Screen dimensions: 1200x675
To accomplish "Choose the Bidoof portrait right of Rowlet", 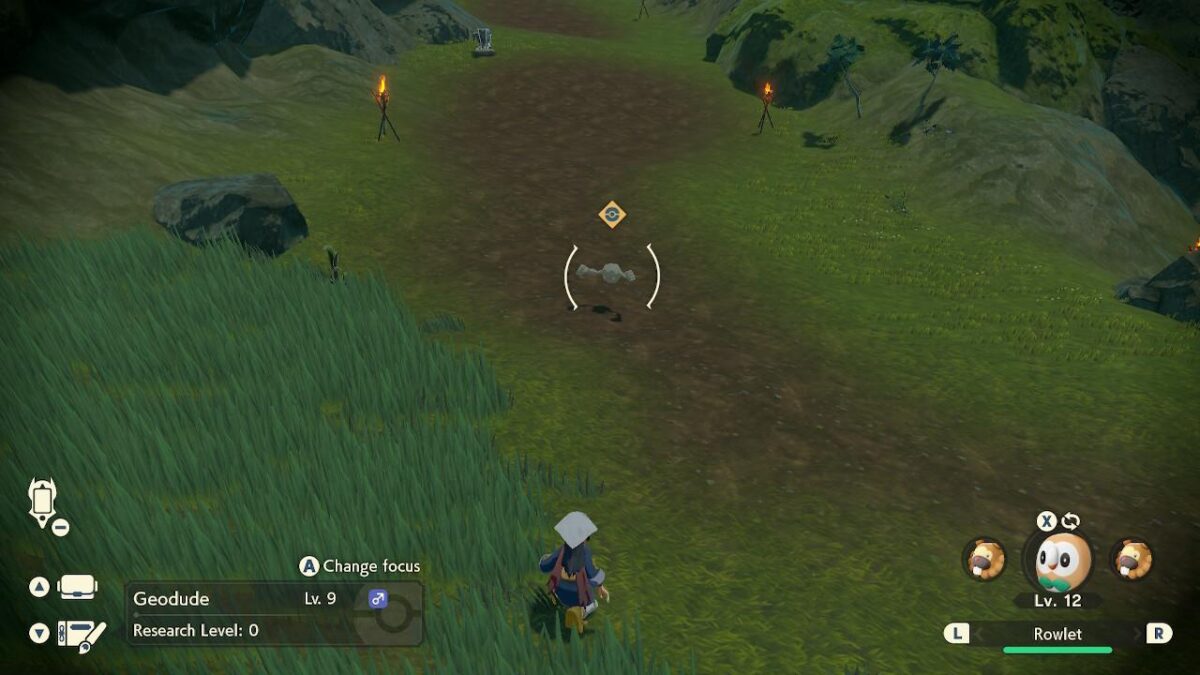I will (x=1131, y=559).
